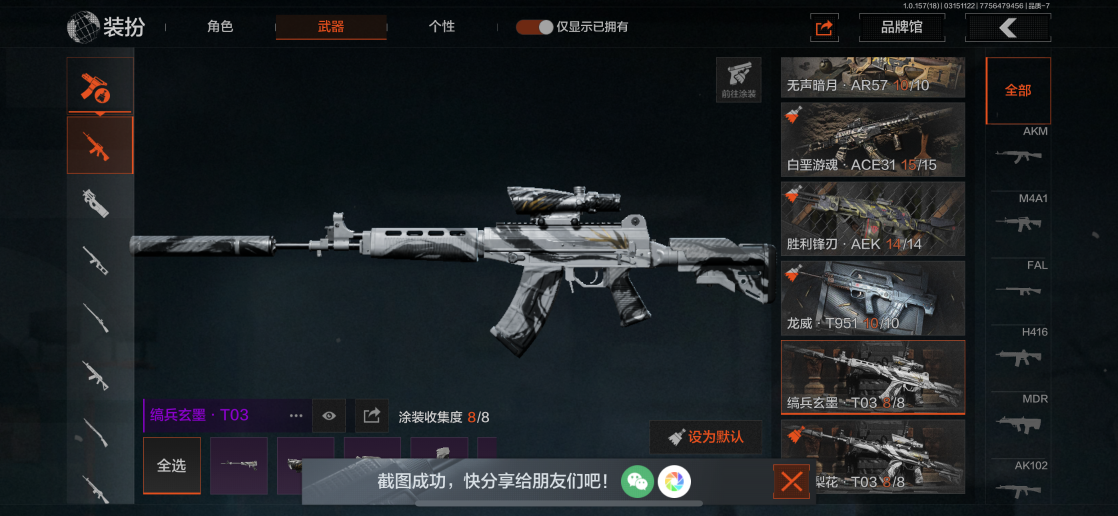Open the three-dot options for 缟兵玄墨
1118x516 pixels.
point(296,415)
